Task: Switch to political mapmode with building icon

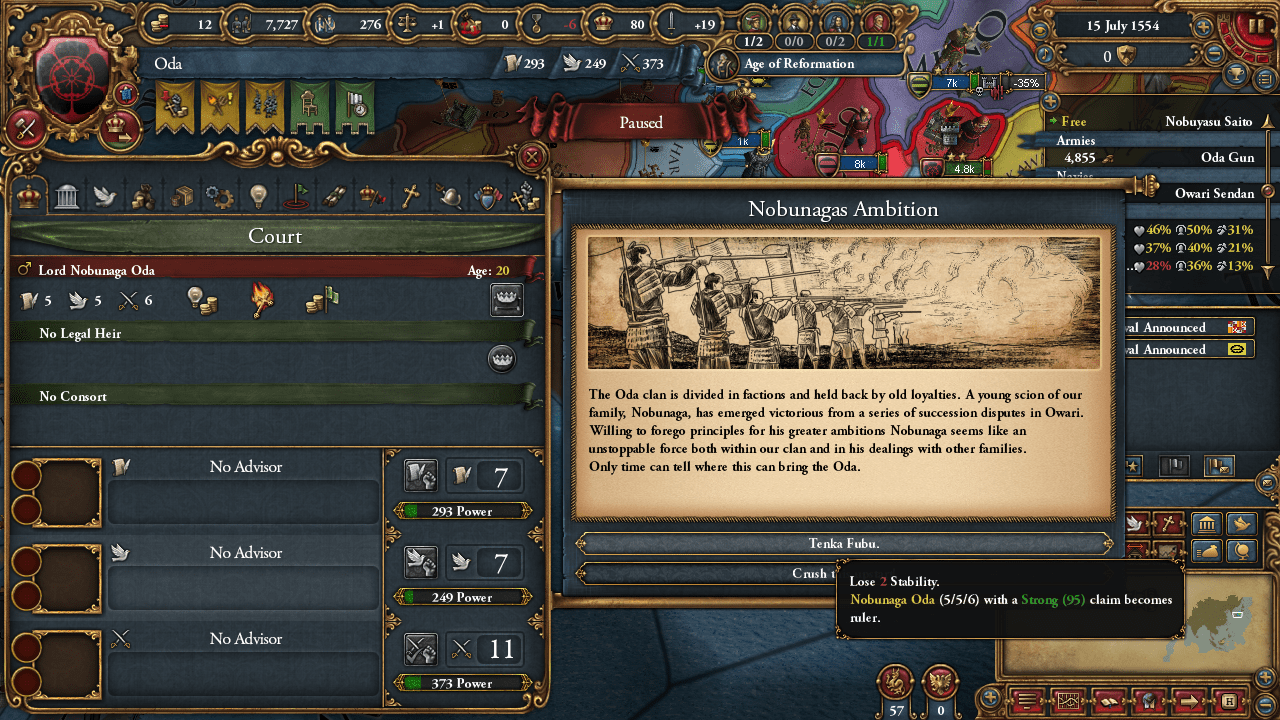Action: click(x=1207, y=524)
